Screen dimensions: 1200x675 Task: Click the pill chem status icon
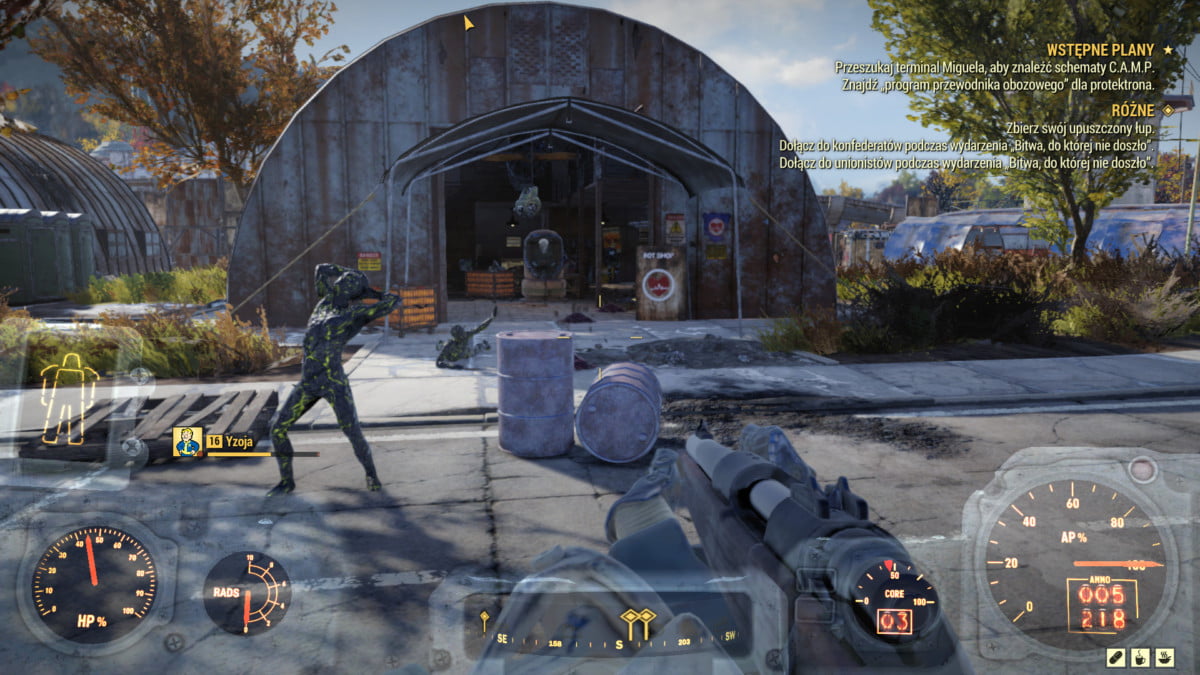point(1115,657)
